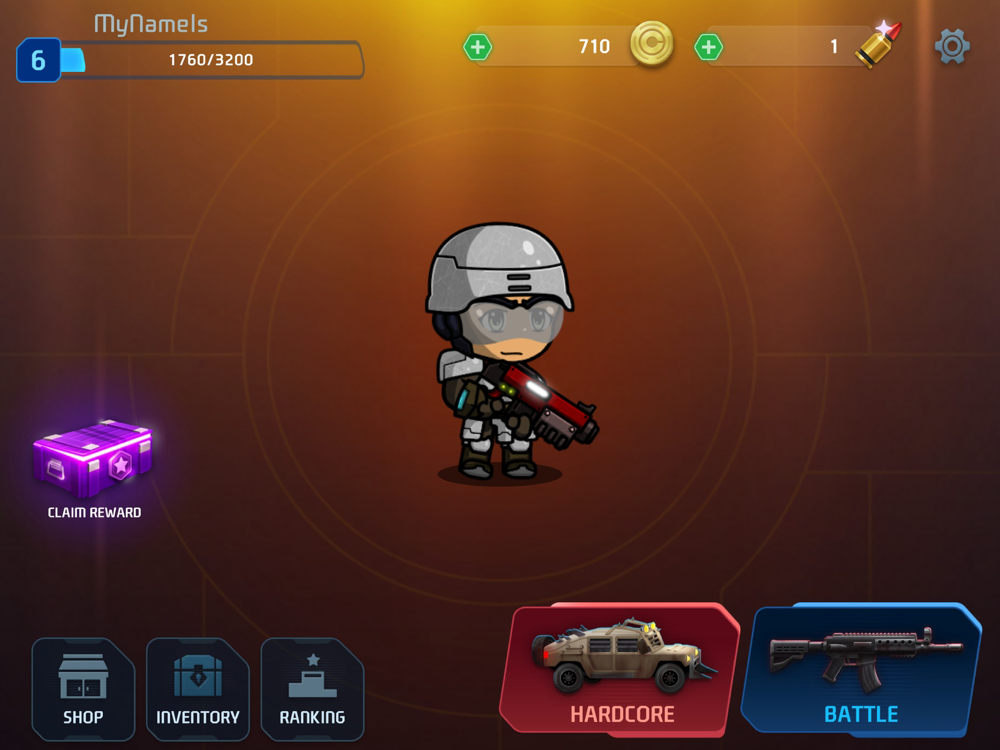
Task: Open settings with the gear icon
Action: pos(952,46)
